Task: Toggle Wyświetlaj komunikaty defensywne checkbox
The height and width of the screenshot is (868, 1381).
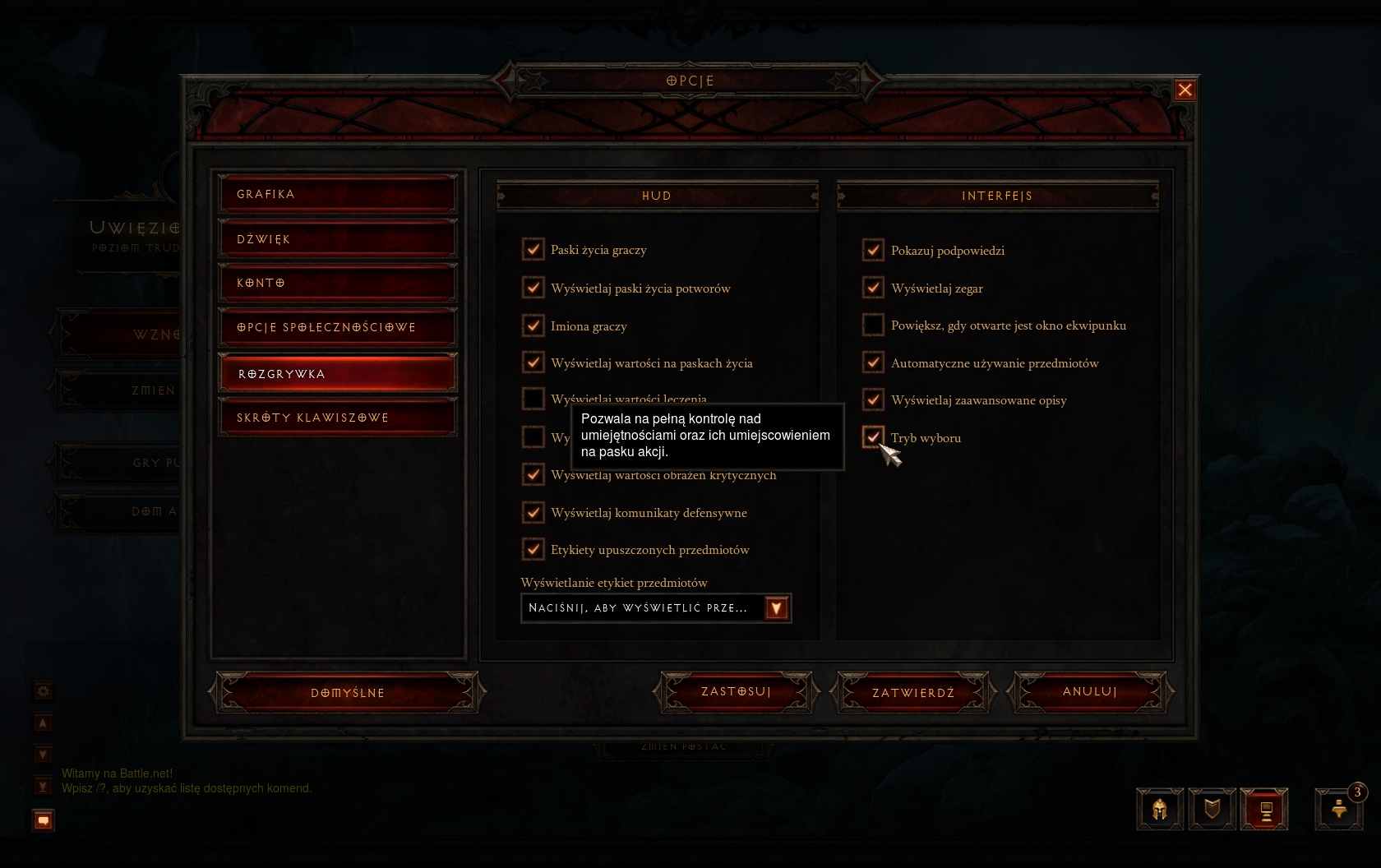Action: pyautogui.click(x=533, y=512)
